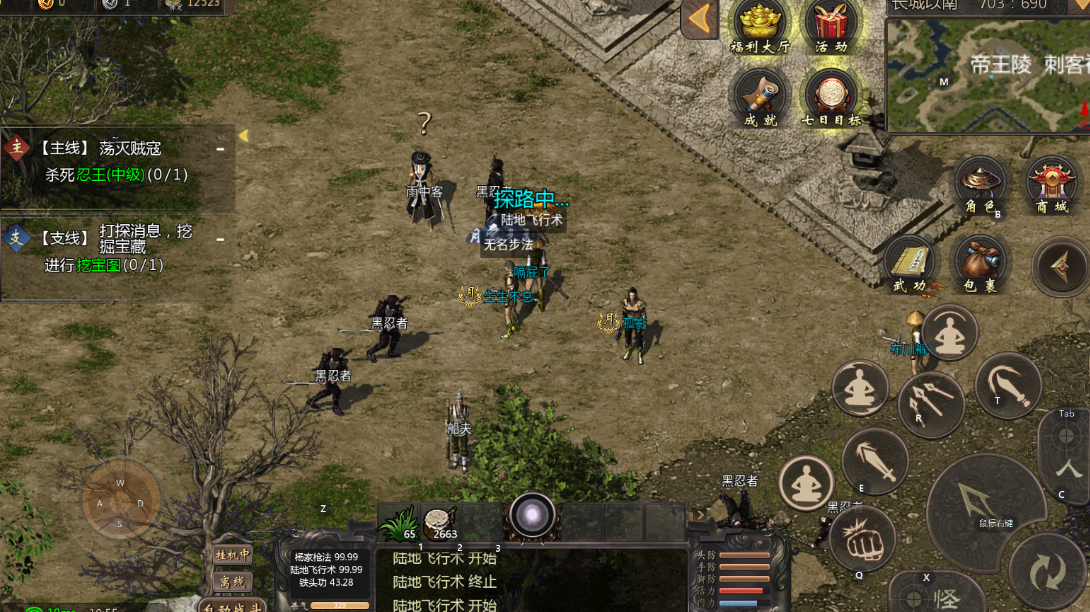
Task: Activate the curved saber skill
Action: tap(1008, 385)
